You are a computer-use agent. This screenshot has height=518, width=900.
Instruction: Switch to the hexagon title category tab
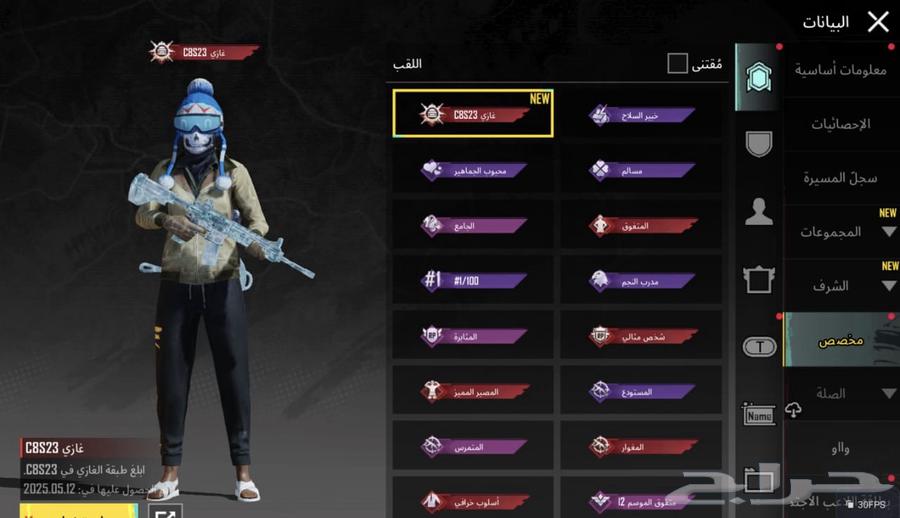[x=759, y=77]
